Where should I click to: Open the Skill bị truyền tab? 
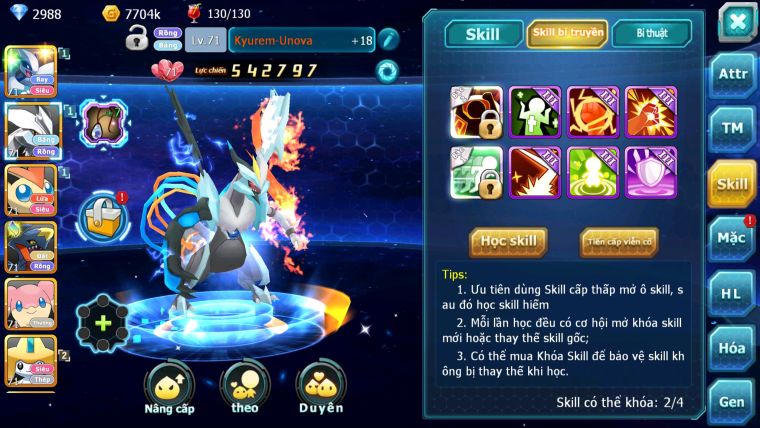click(566, 34)
